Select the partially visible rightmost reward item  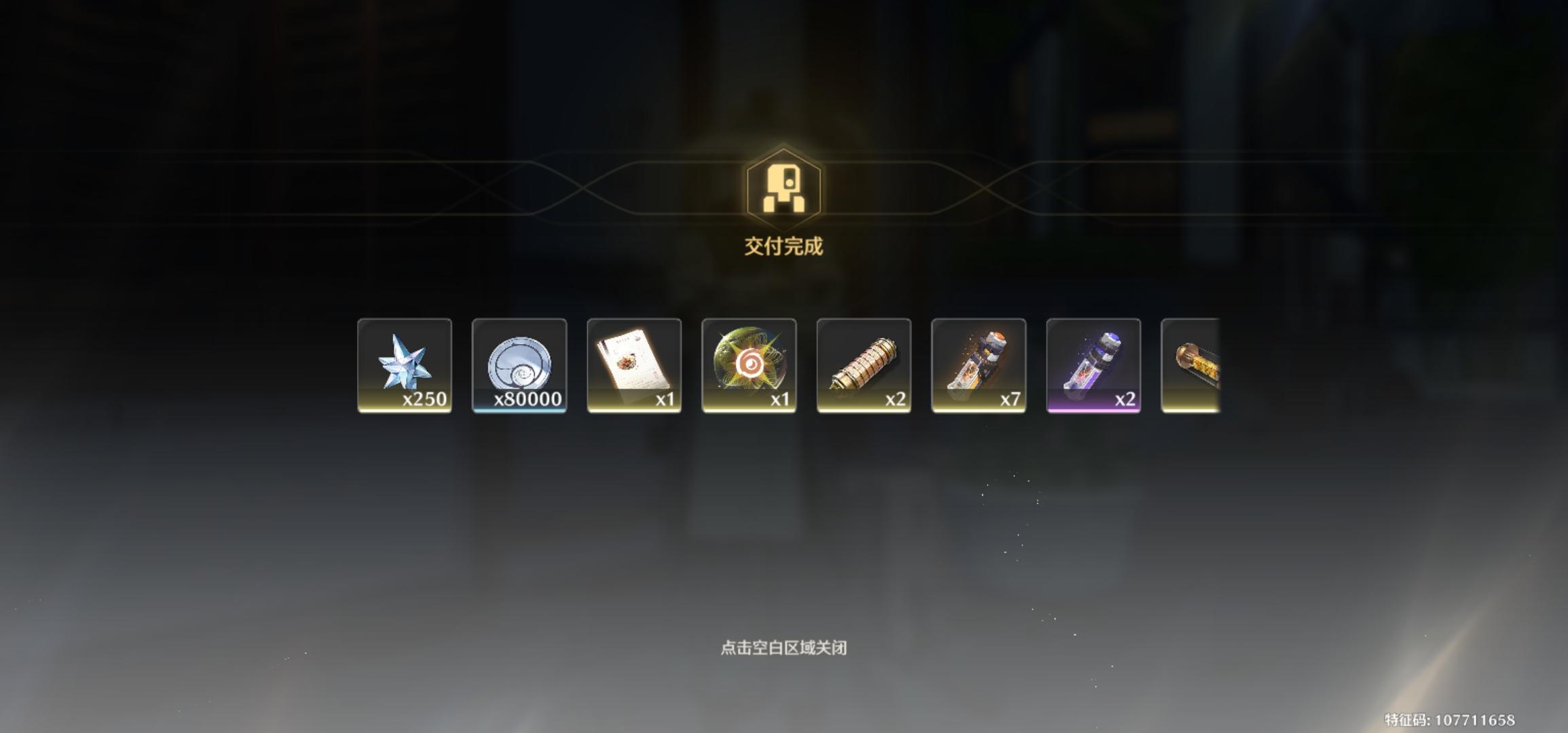point(1195,366)
